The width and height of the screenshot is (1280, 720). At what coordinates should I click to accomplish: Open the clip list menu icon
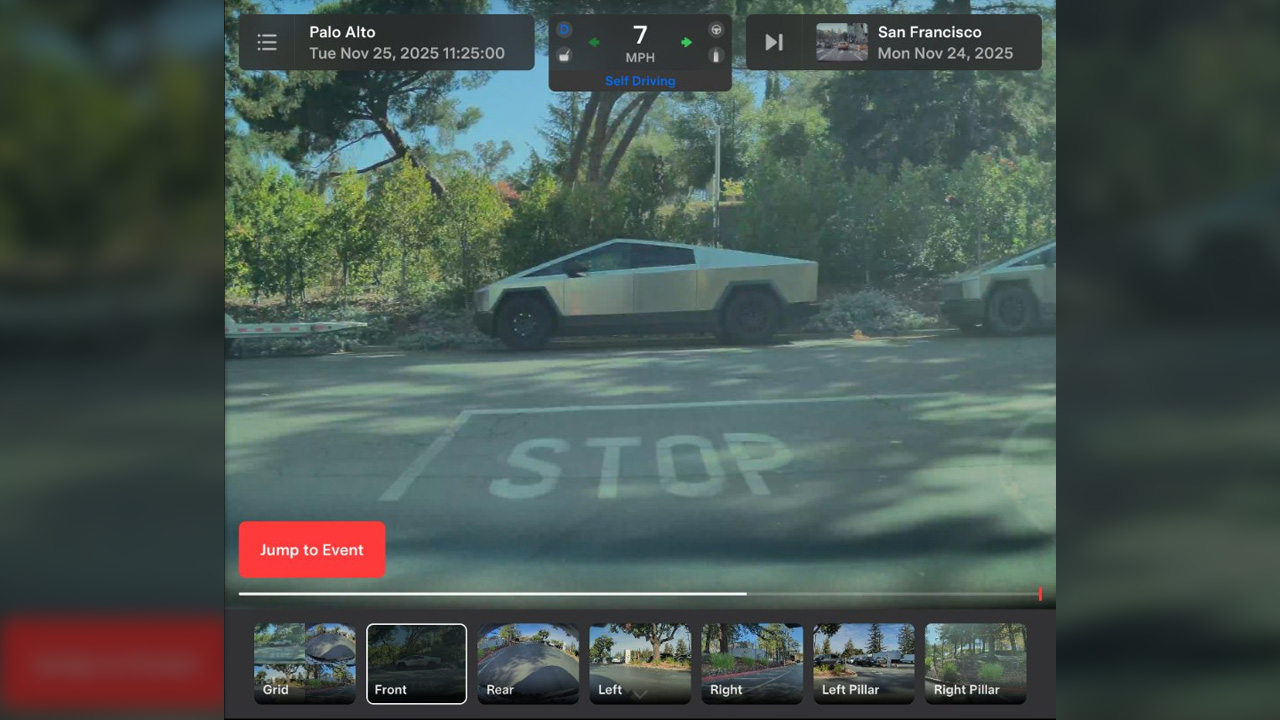(267, 42)
